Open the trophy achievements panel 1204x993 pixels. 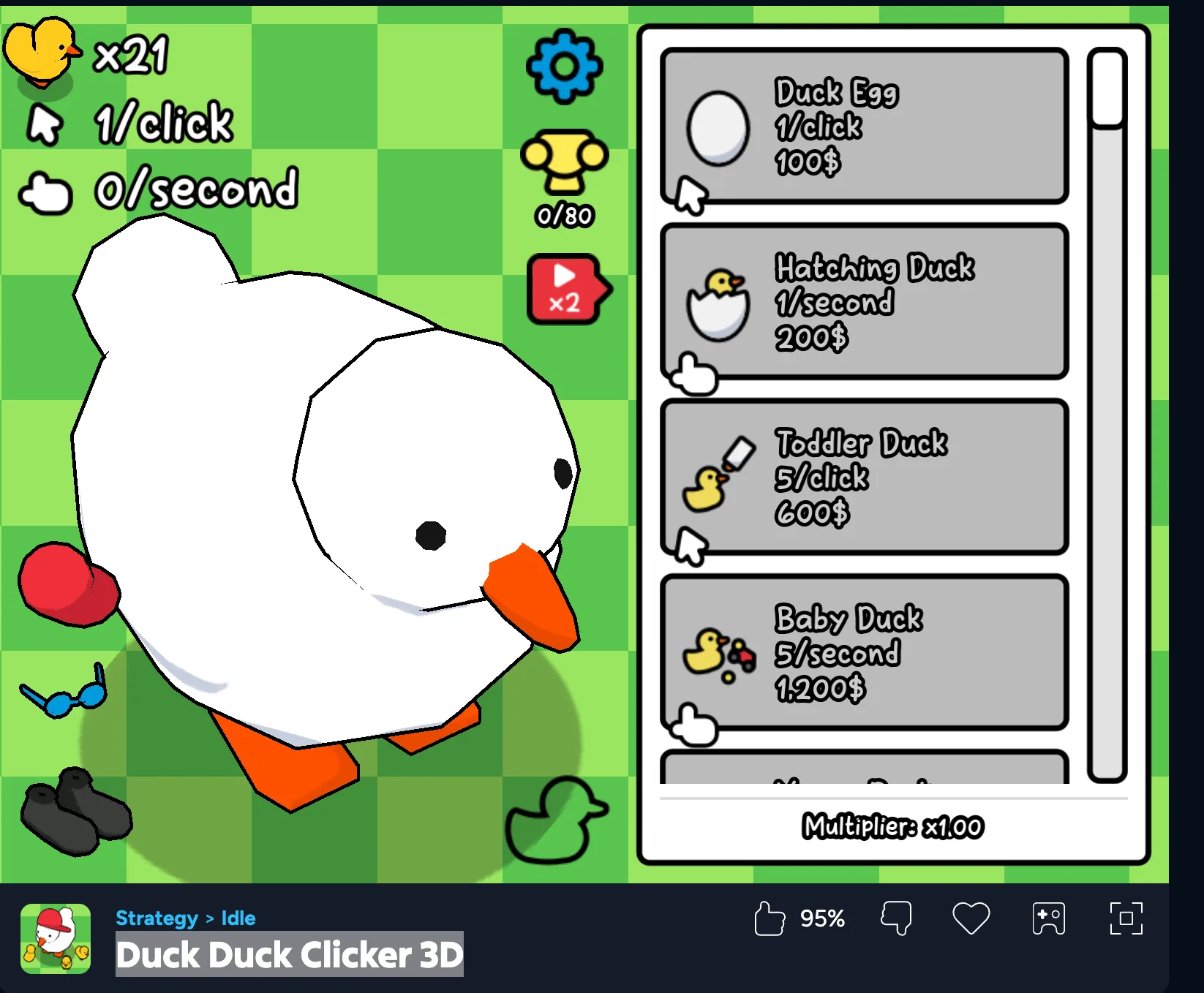point(564,162)
